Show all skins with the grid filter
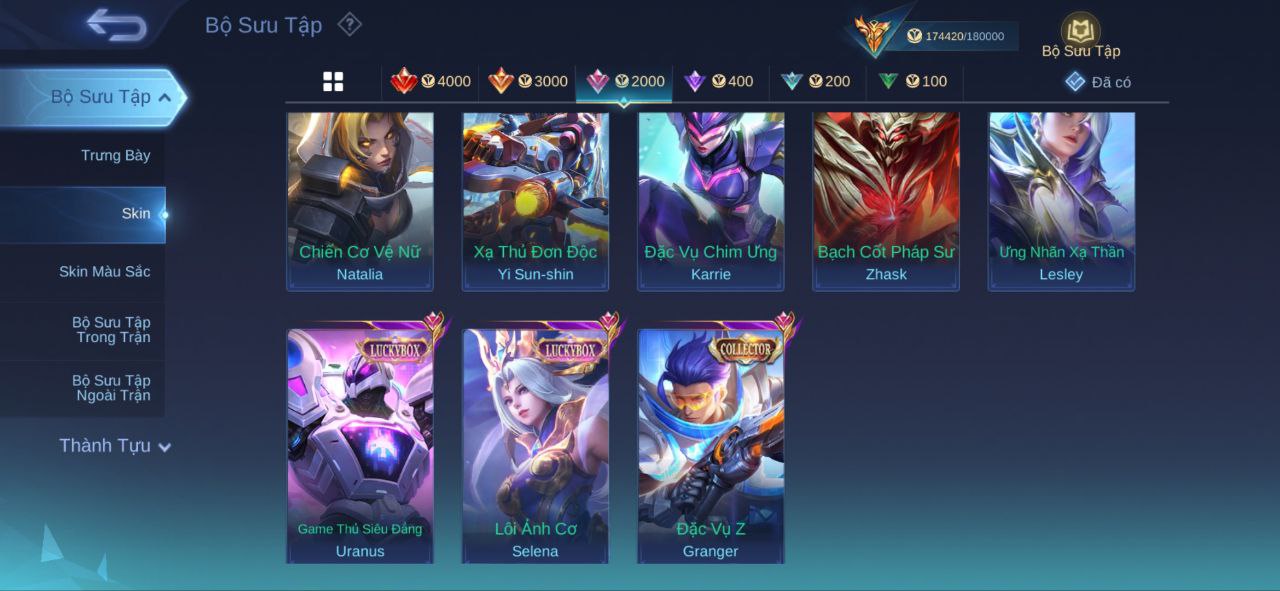This screenshot has height=591, width=1280. (333, 82)
